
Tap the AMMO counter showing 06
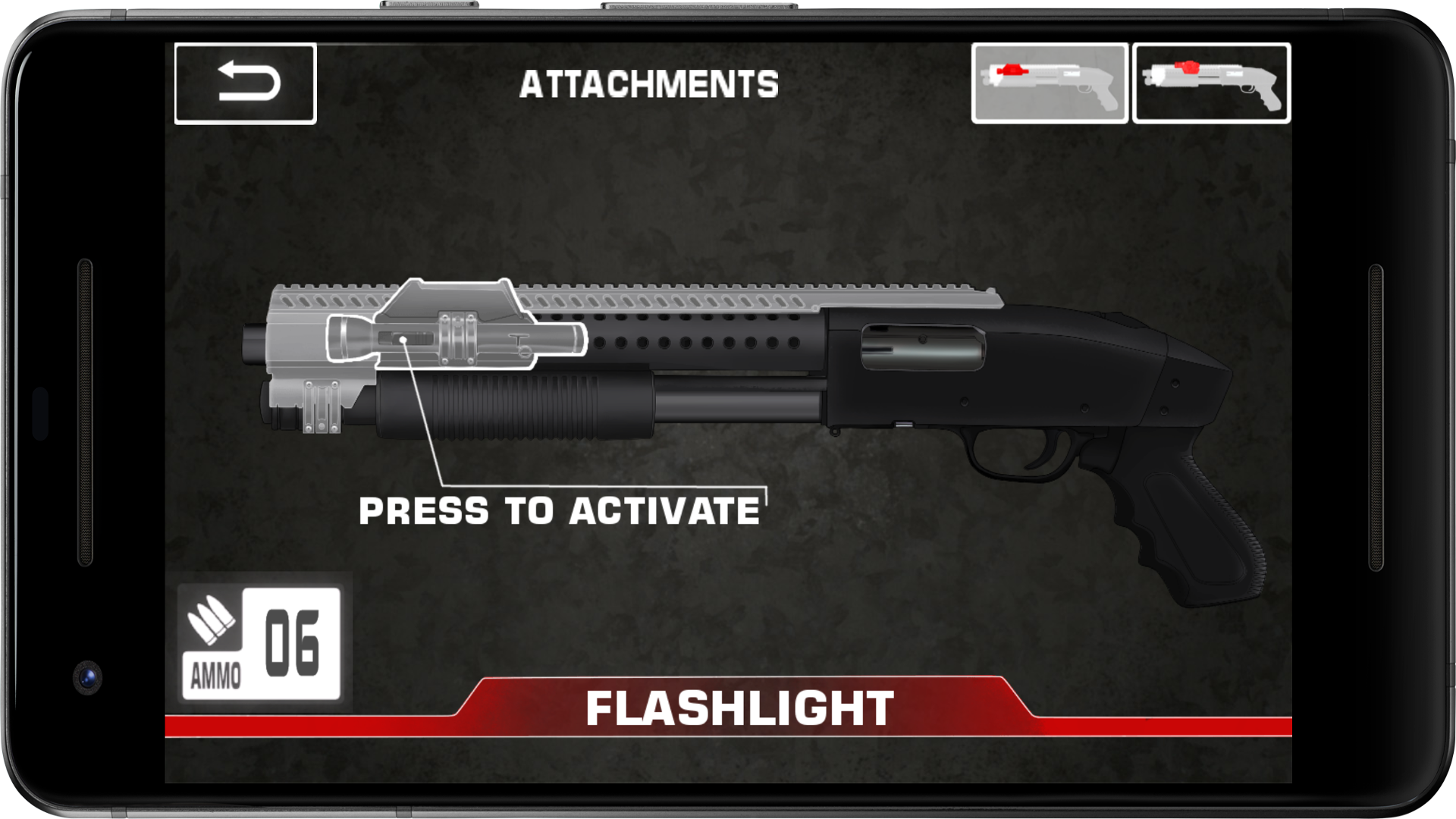click(262, 641)
